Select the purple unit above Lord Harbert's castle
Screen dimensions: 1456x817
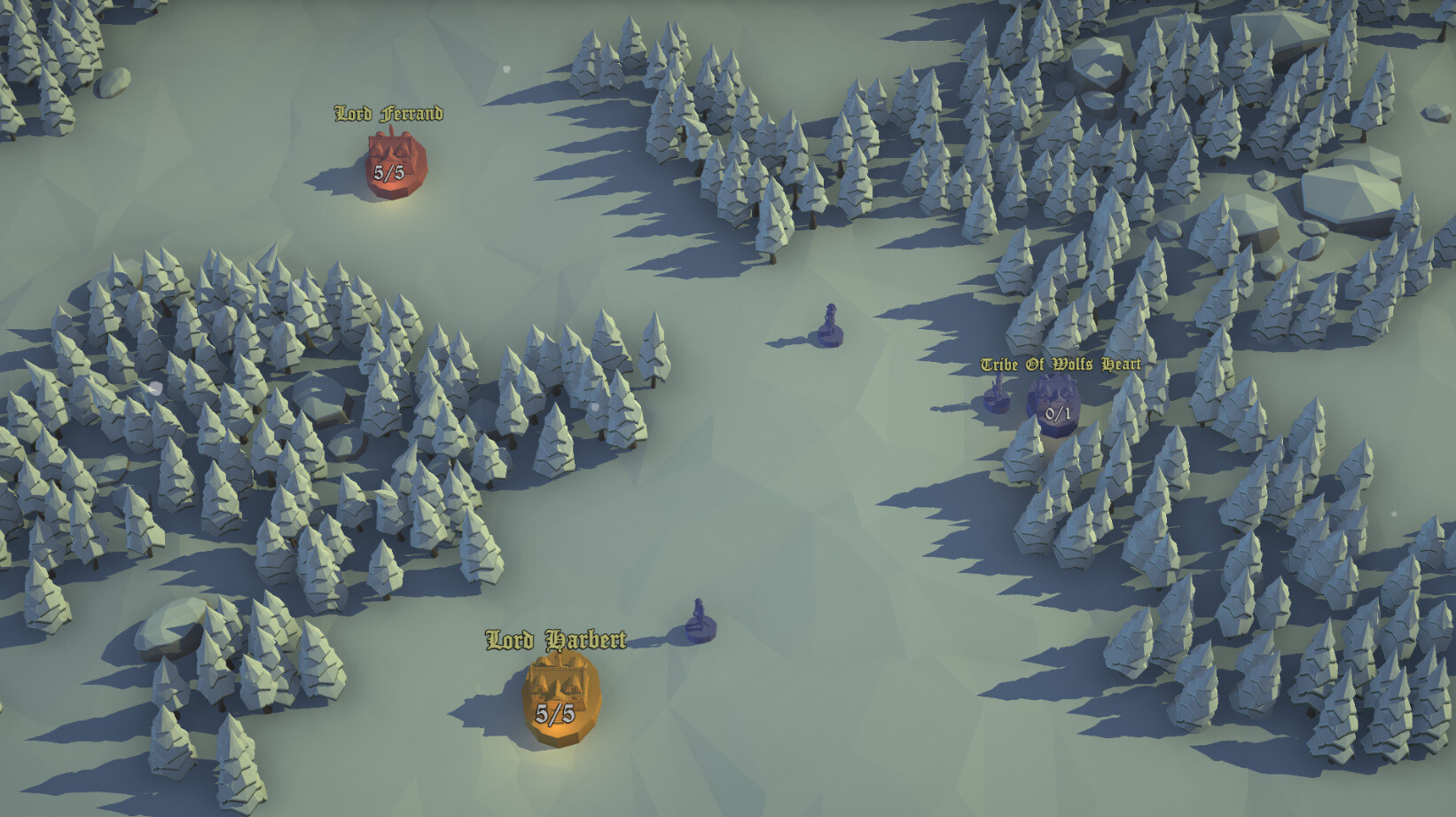click(x=698, y=614)
